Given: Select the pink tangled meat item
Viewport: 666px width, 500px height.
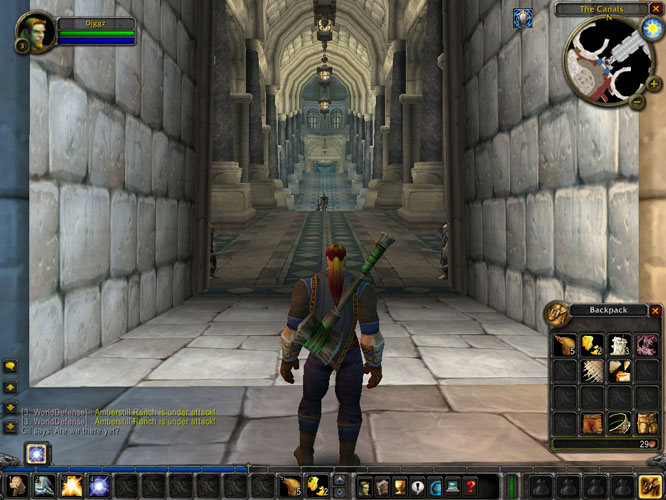Looking at the screenshot, I should (x=647, y=346).
